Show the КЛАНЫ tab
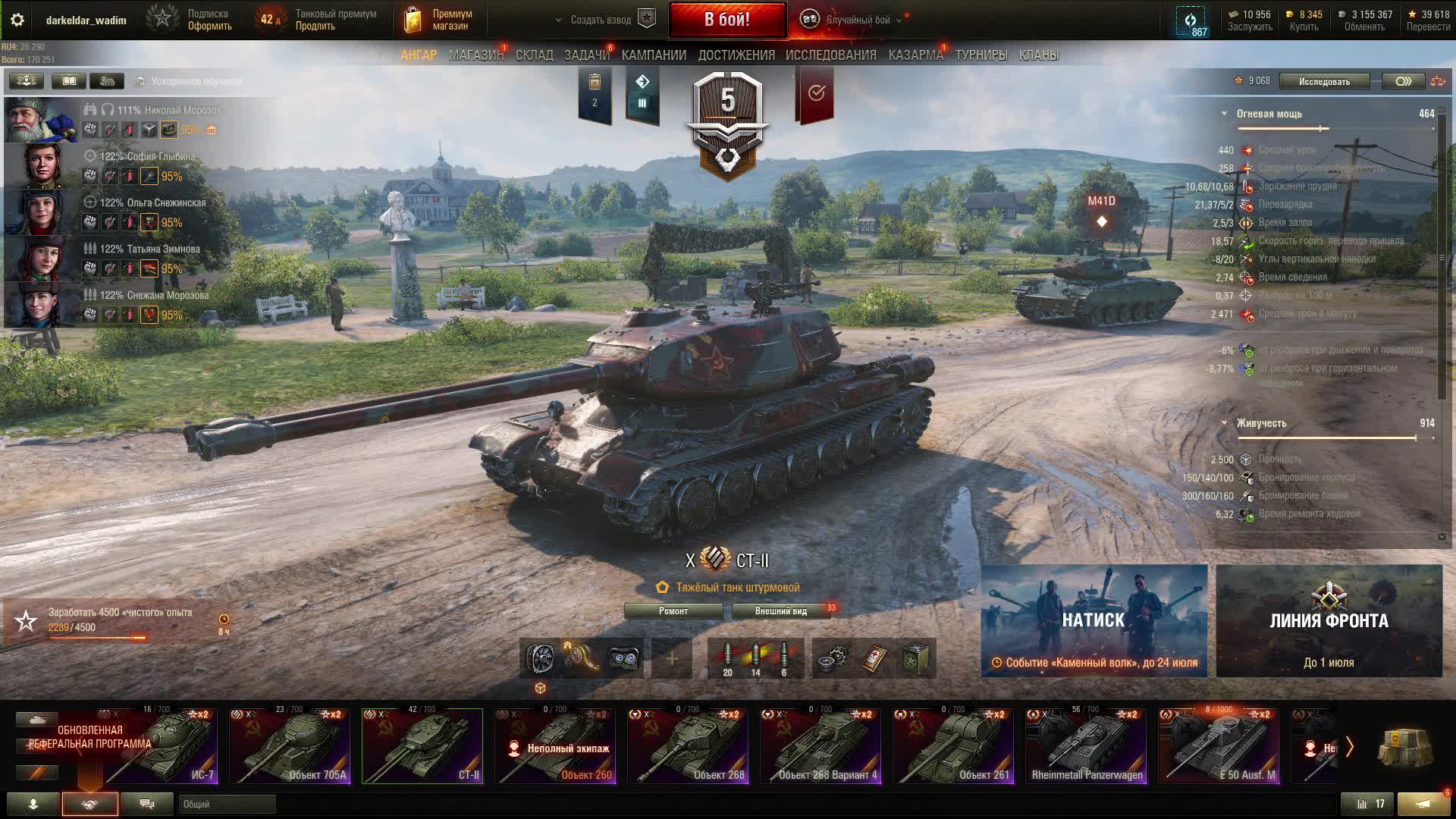This screenshot has width=1456, height=819. coord(1038,55)
